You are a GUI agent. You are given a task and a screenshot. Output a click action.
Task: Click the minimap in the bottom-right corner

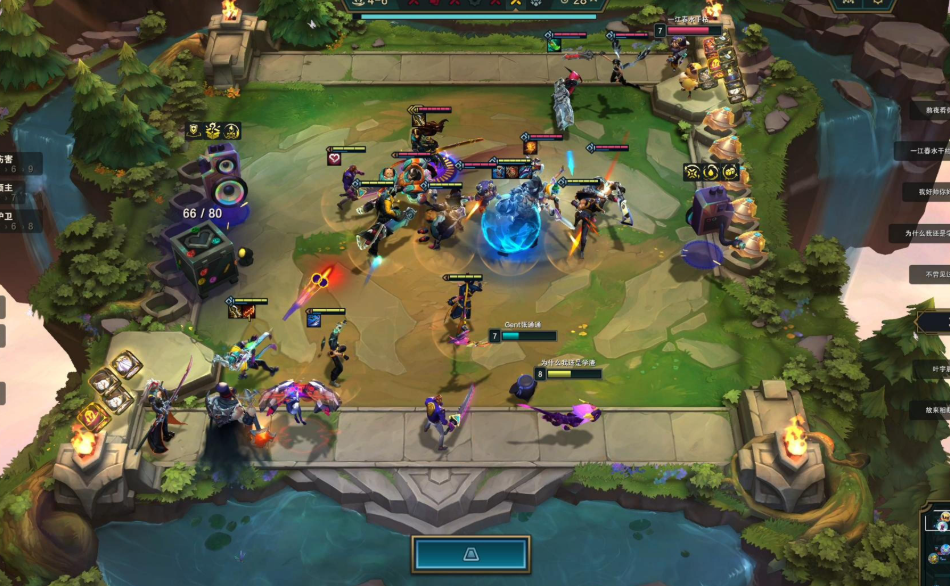(935, 546)
